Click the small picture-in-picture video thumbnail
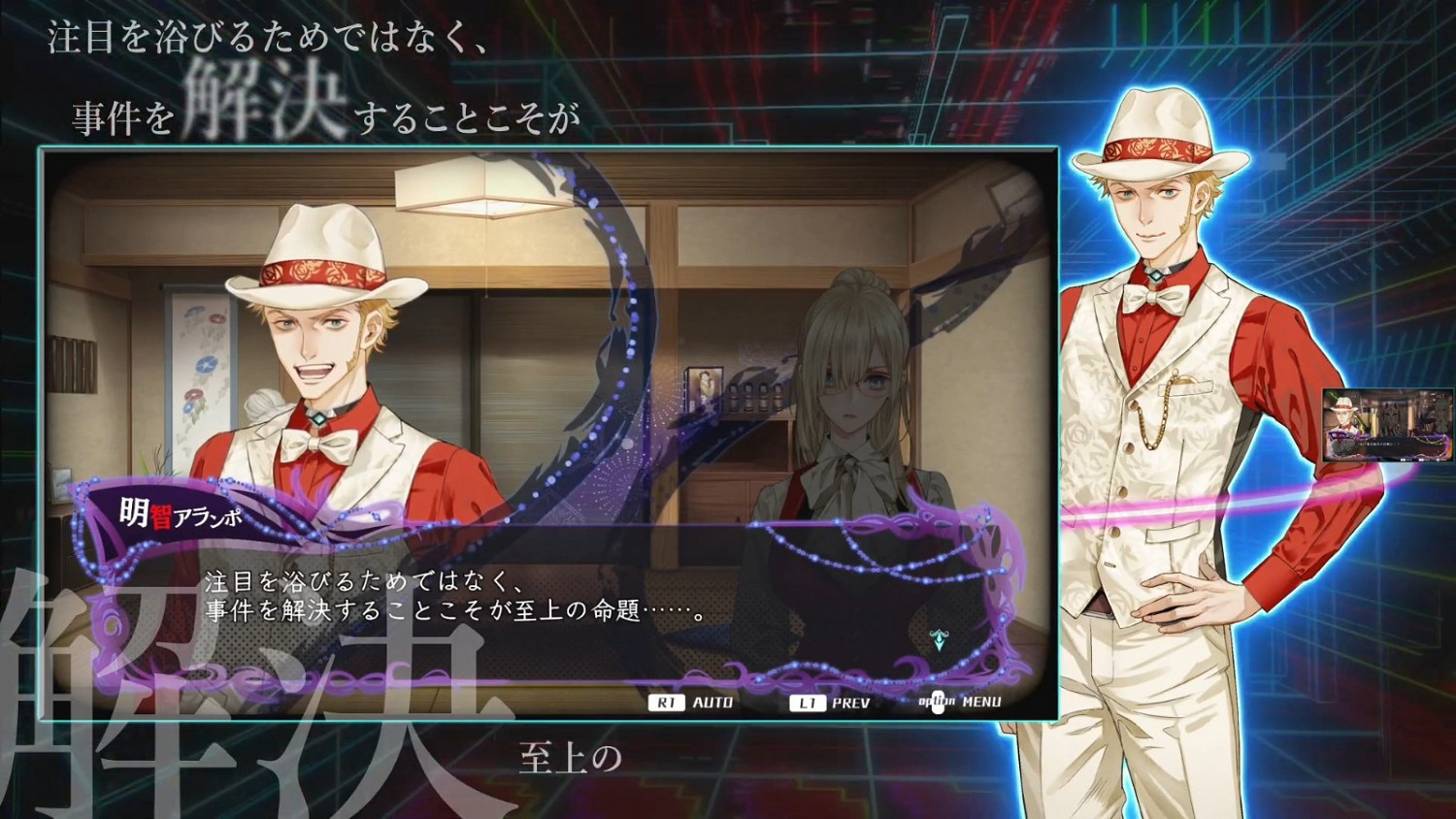The width and height of the screenshot is (1456, 819). click(1386, 424)
